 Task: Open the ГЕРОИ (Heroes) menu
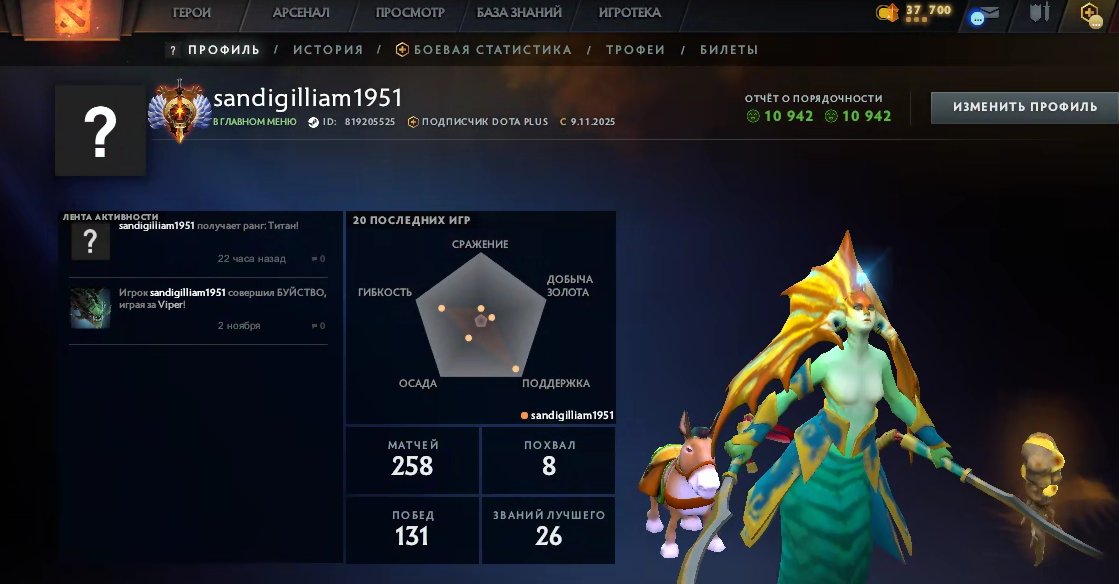coord(191,13)
